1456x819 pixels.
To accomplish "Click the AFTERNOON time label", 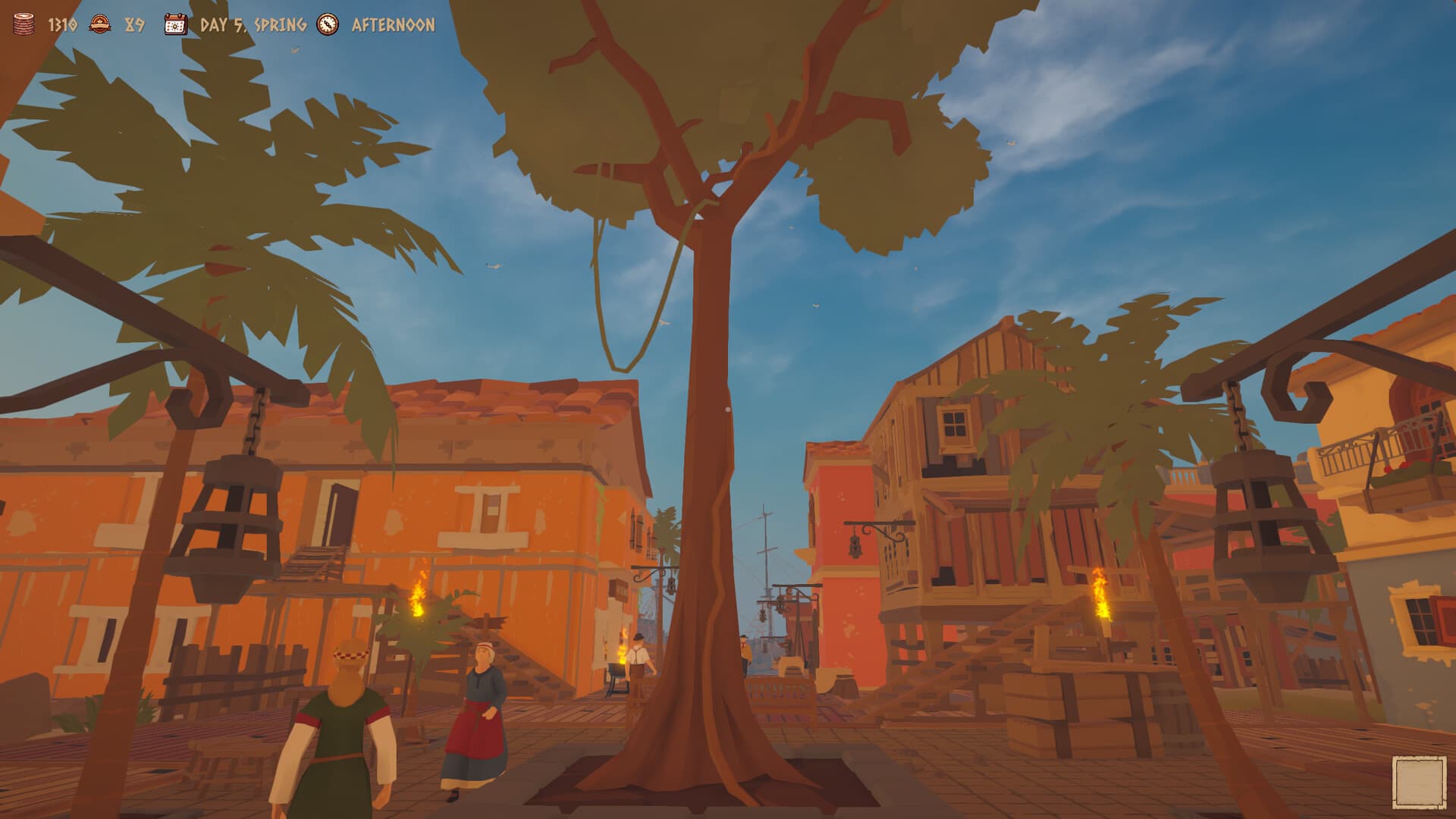I will pyautogui.click(x=390, y=24).
